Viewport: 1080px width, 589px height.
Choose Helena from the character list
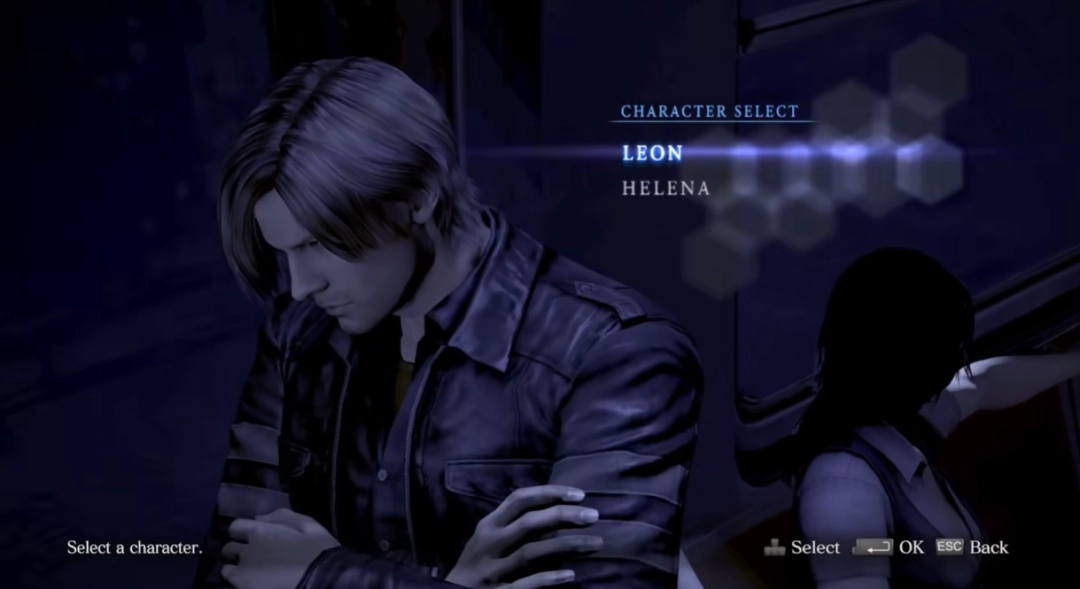pyautogui.click(x=665, y=188)
